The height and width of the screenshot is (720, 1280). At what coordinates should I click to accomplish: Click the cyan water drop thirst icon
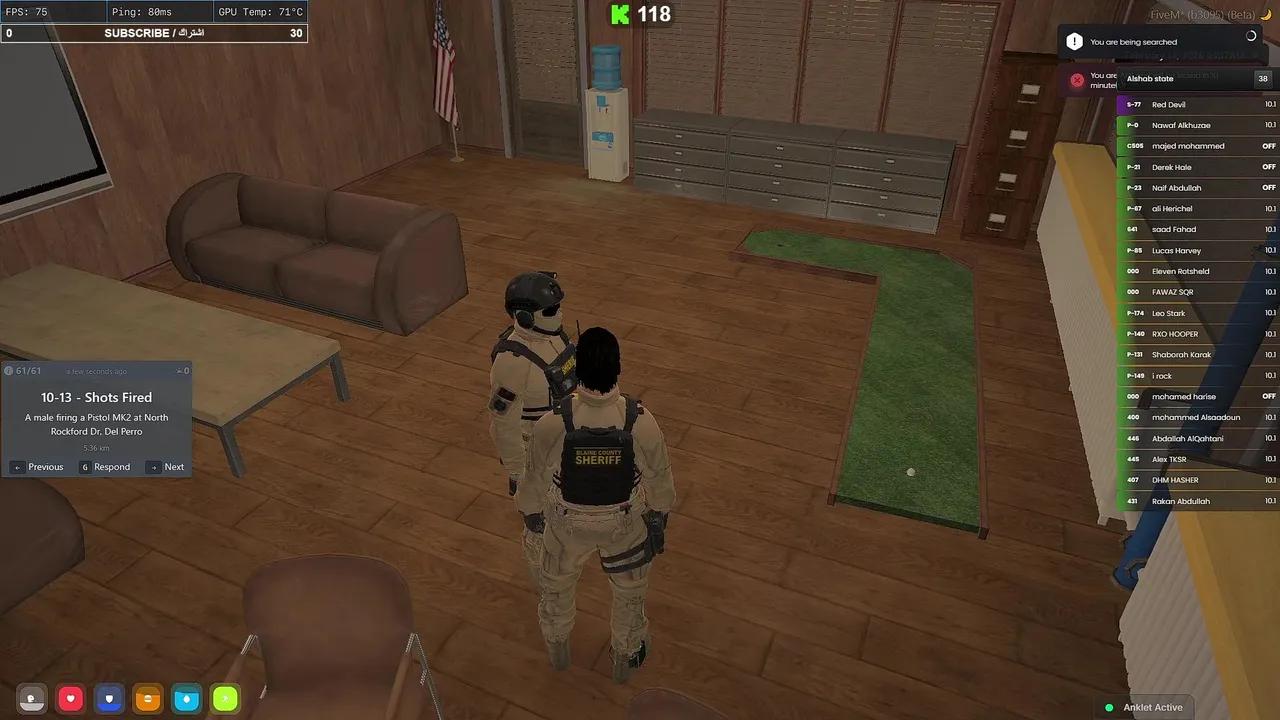[x=186, y=699]
